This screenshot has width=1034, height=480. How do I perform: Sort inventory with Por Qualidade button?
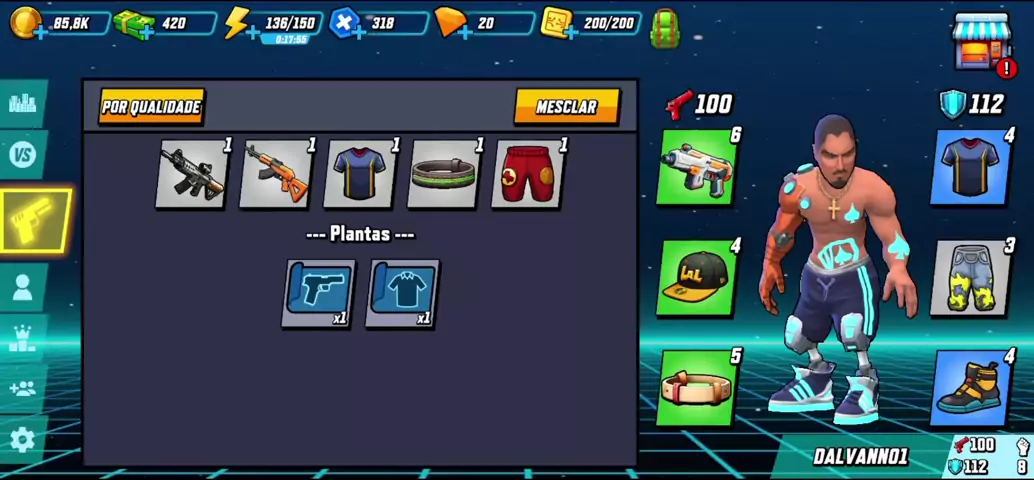tap(151, 107)
